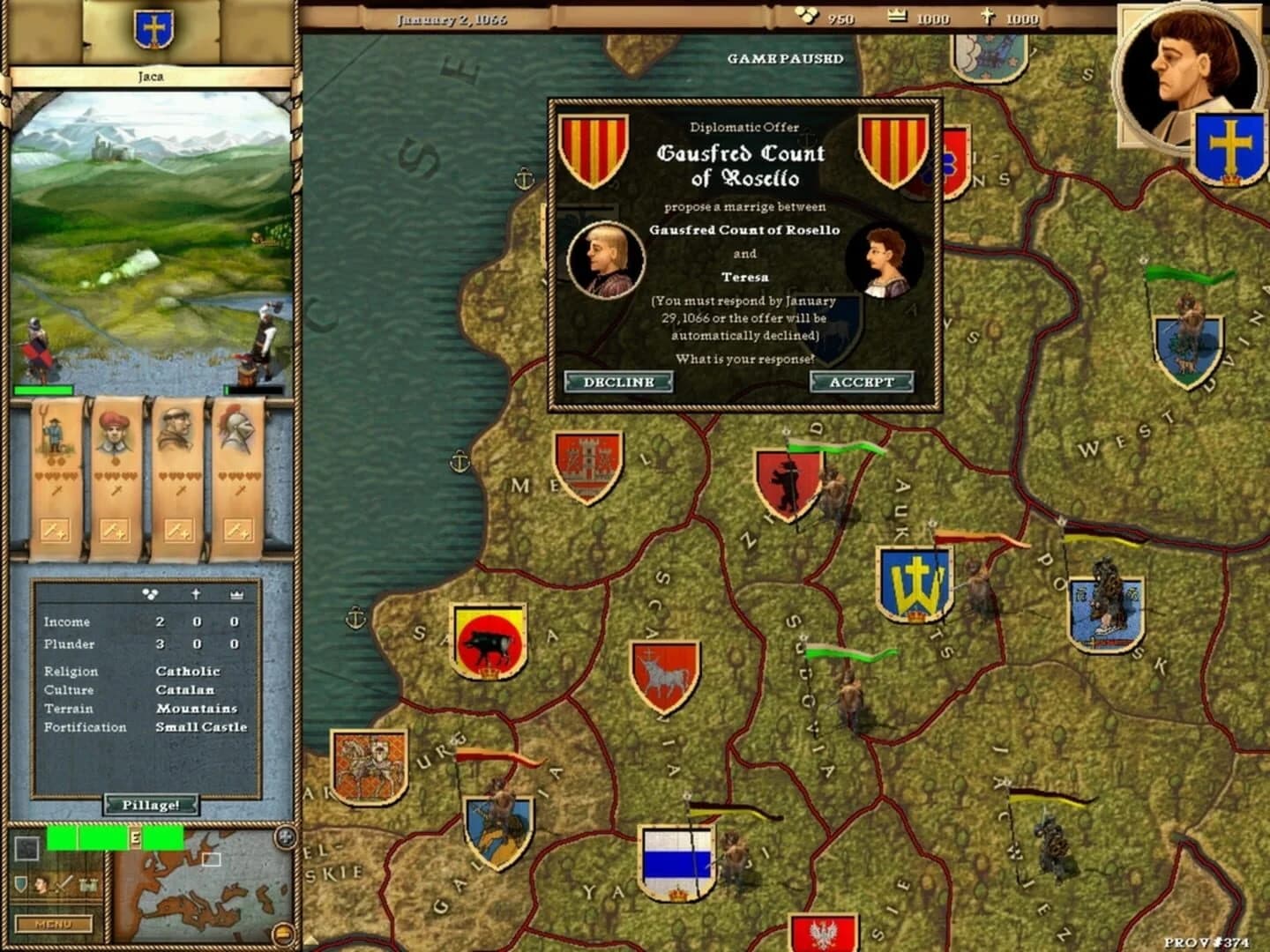
Task: Click the zoom cross icon above the minimap
Action: coord(287,836)
